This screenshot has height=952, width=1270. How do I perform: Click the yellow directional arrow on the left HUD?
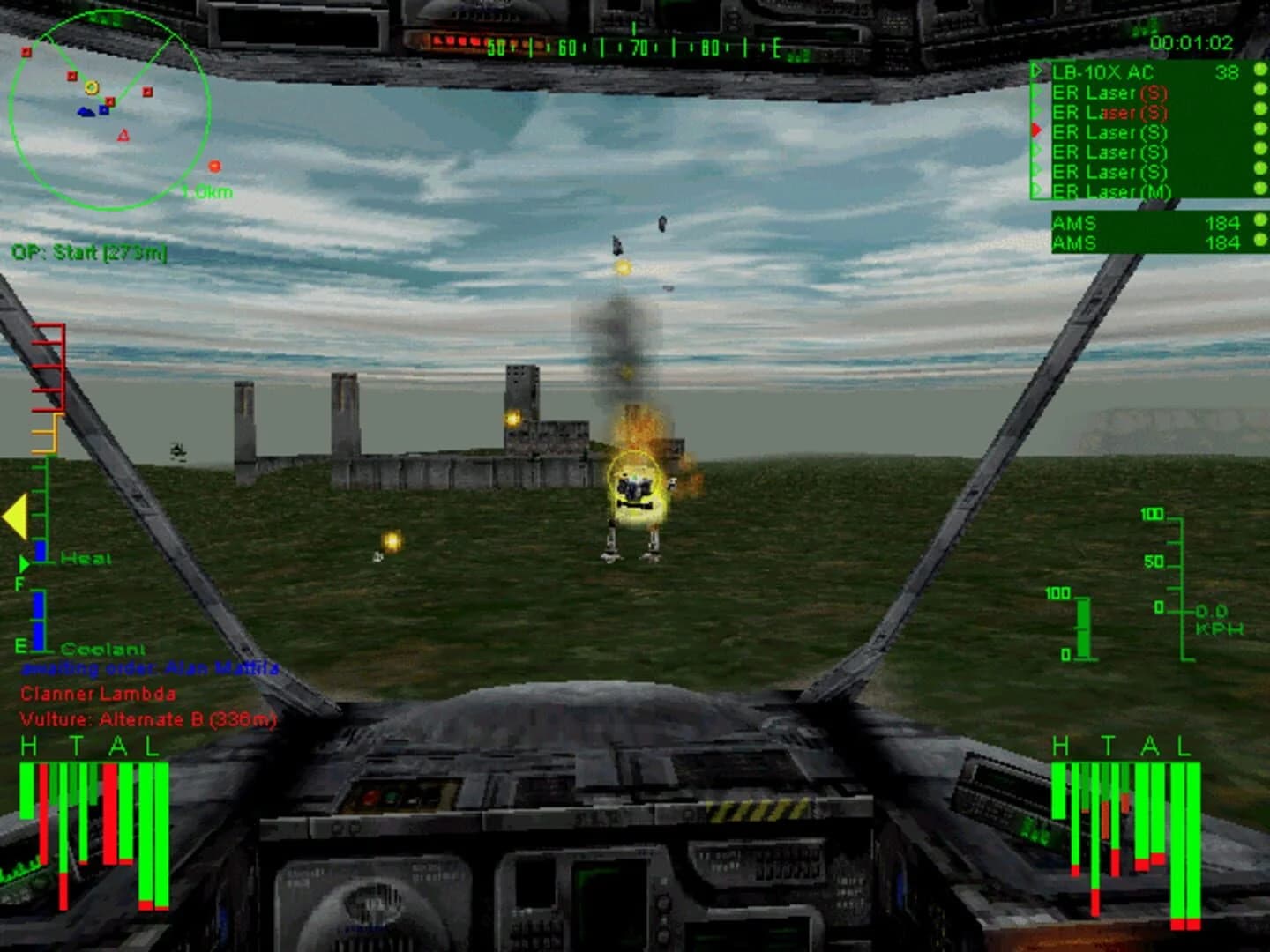(x=16, y=518)
